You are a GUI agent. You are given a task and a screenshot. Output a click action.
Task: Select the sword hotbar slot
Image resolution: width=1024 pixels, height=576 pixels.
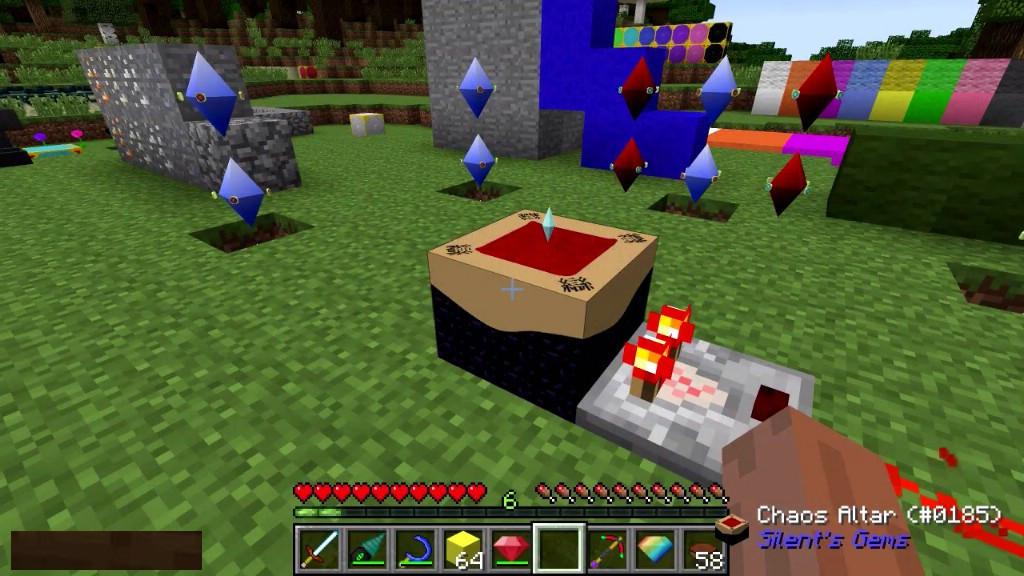point(318,549)
